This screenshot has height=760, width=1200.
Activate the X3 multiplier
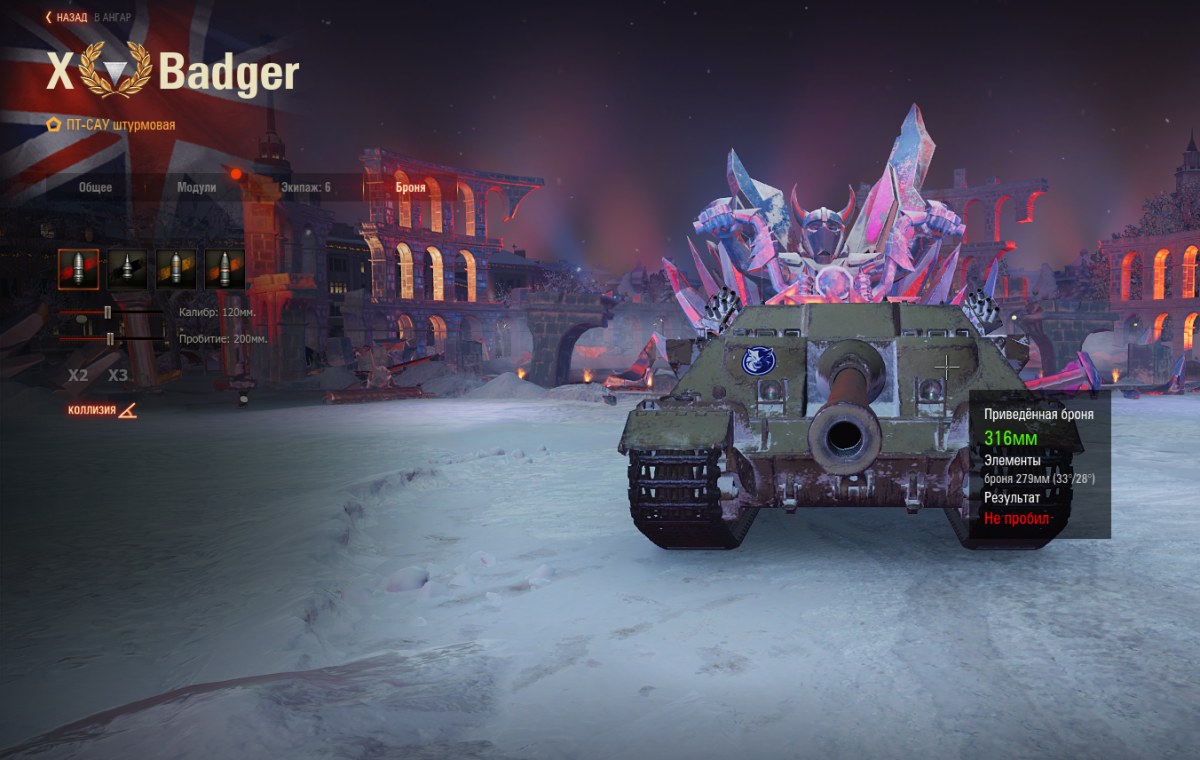click(x=118, y=376)
